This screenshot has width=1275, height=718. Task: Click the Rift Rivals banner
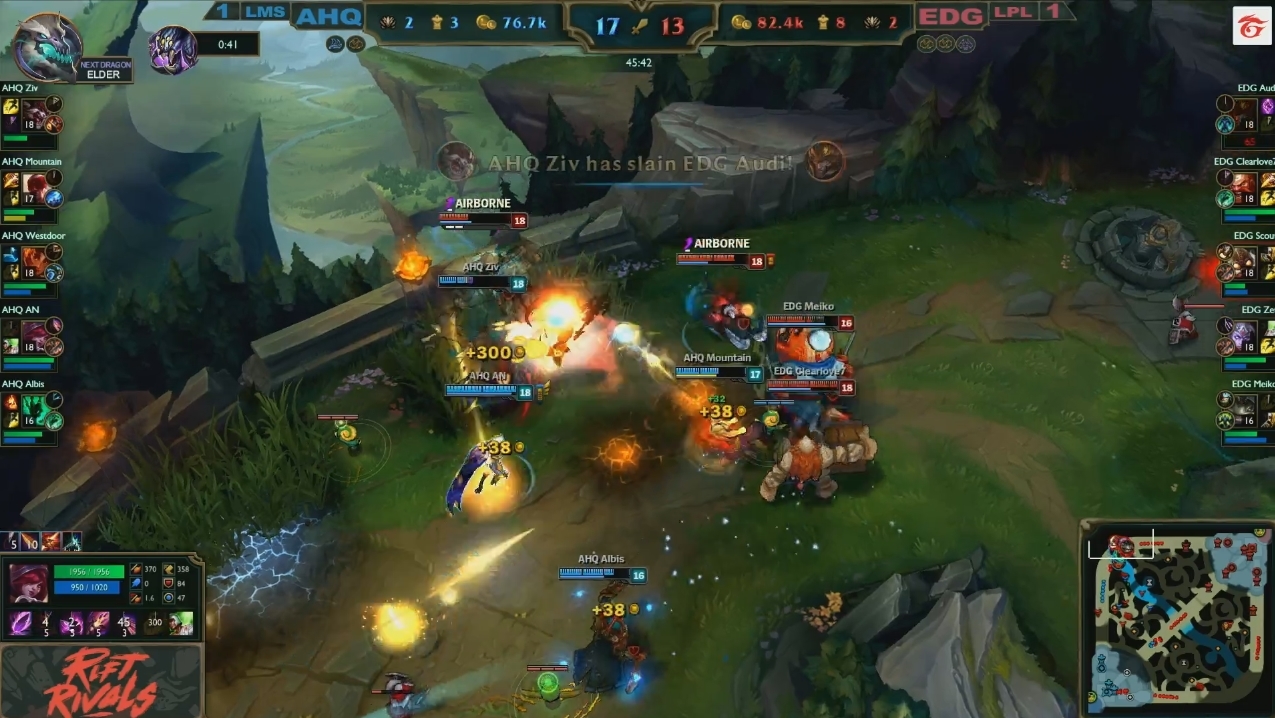(x=103, y=683)
